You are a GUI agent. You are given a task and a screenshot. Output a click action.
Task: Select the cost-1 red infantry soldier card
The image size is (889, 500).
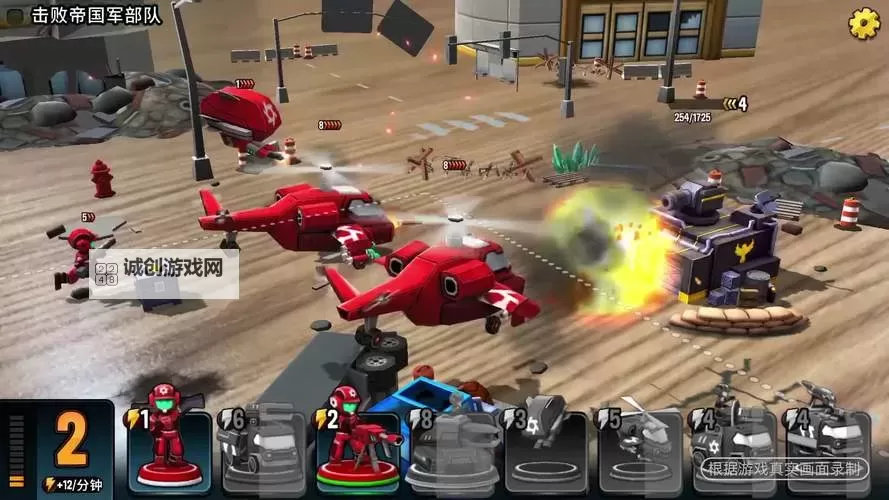click(169, 451)
